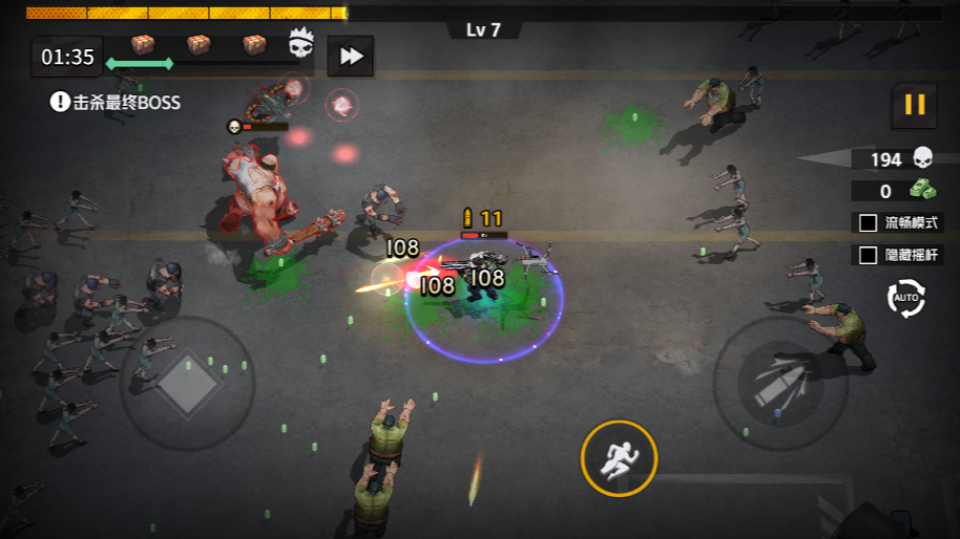Activate the fast-forward speed button

pos(350,57)
